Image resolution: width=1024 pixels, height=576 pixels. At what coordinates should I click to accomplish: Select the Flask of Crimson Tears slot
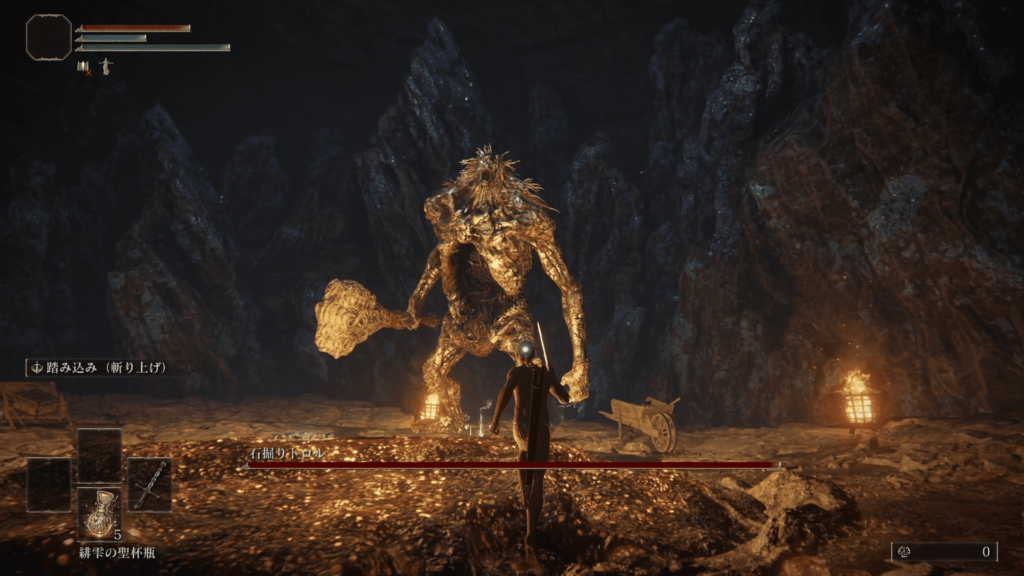(100, 513)
